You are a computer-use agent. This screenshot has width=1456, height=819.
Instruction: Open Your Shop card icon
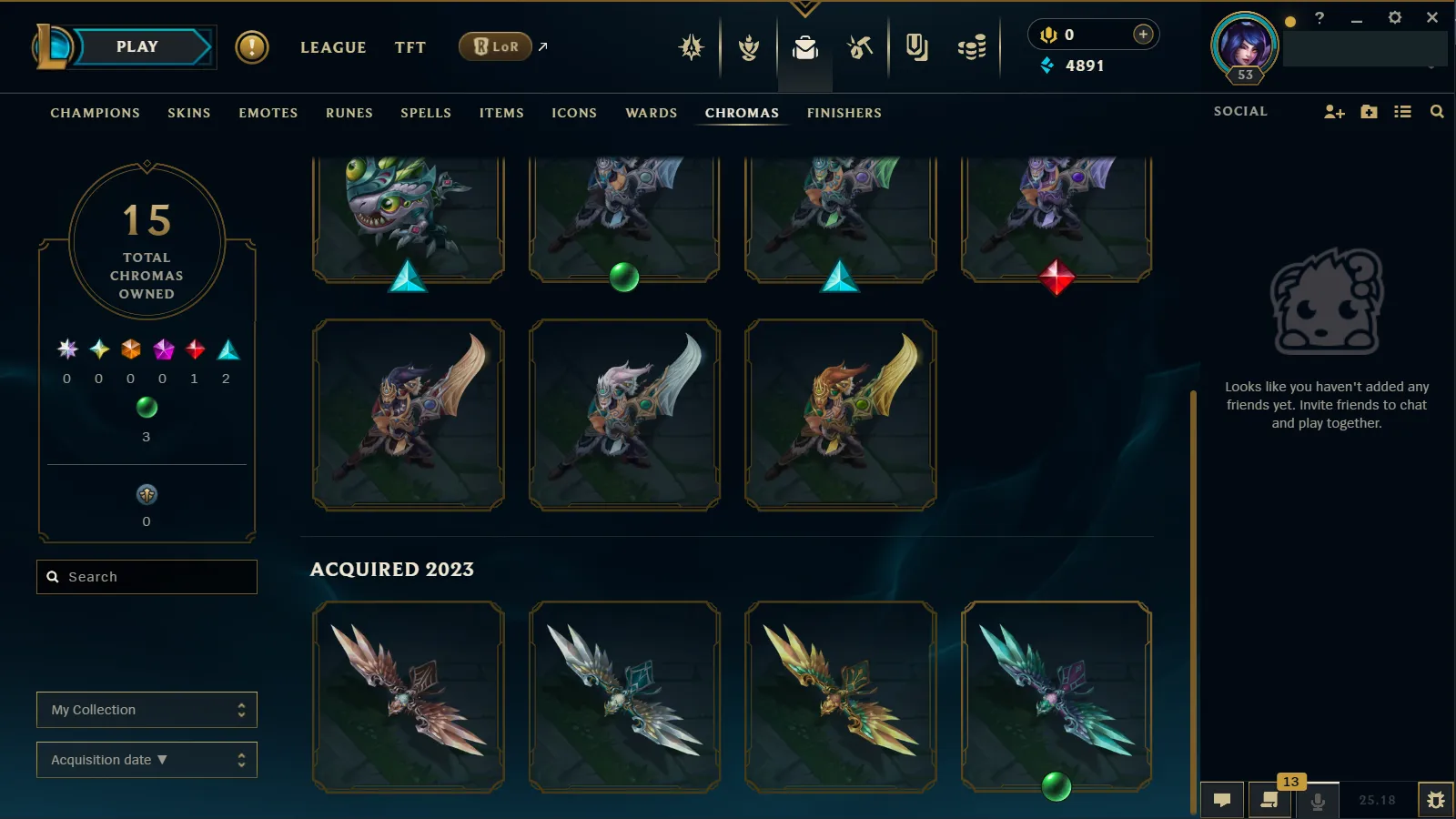click(916, 47)
